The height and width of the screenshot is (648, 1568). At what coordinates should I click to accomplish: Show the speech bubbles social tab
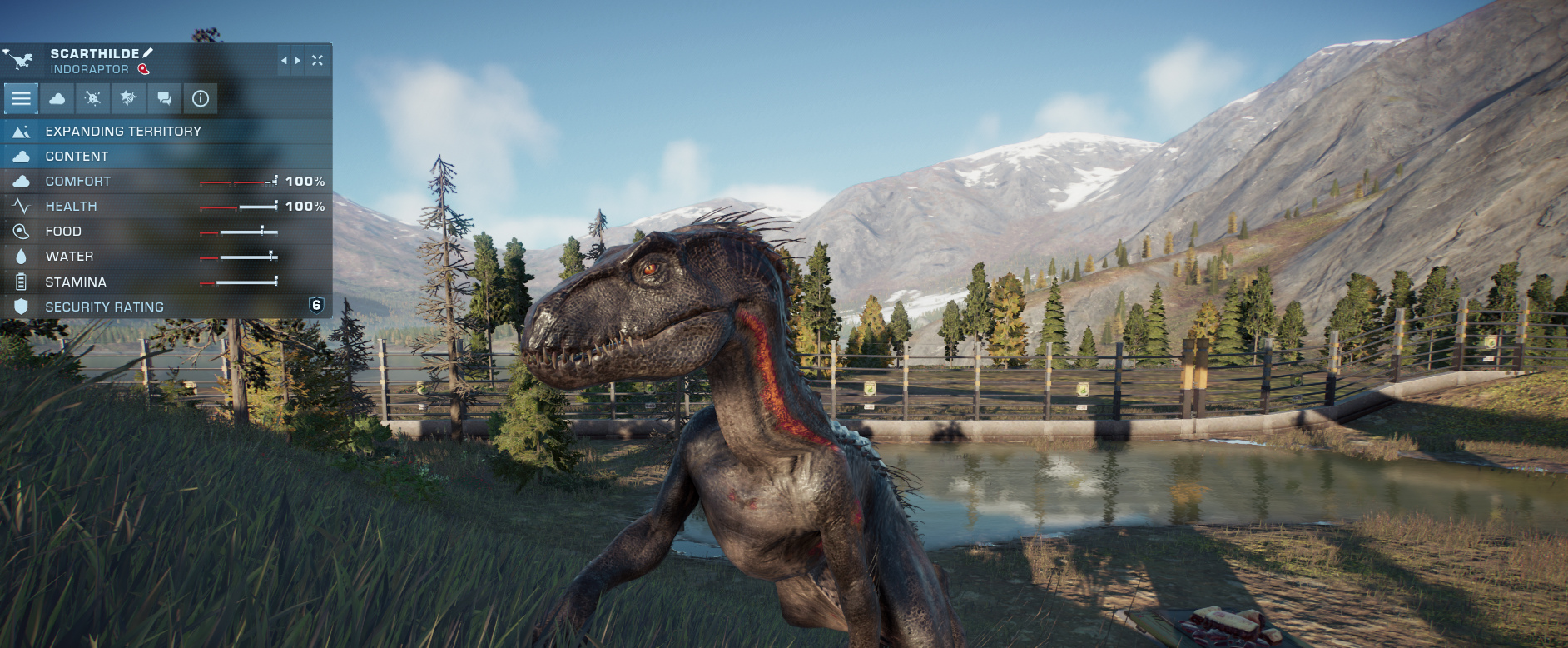coord(165,98)
